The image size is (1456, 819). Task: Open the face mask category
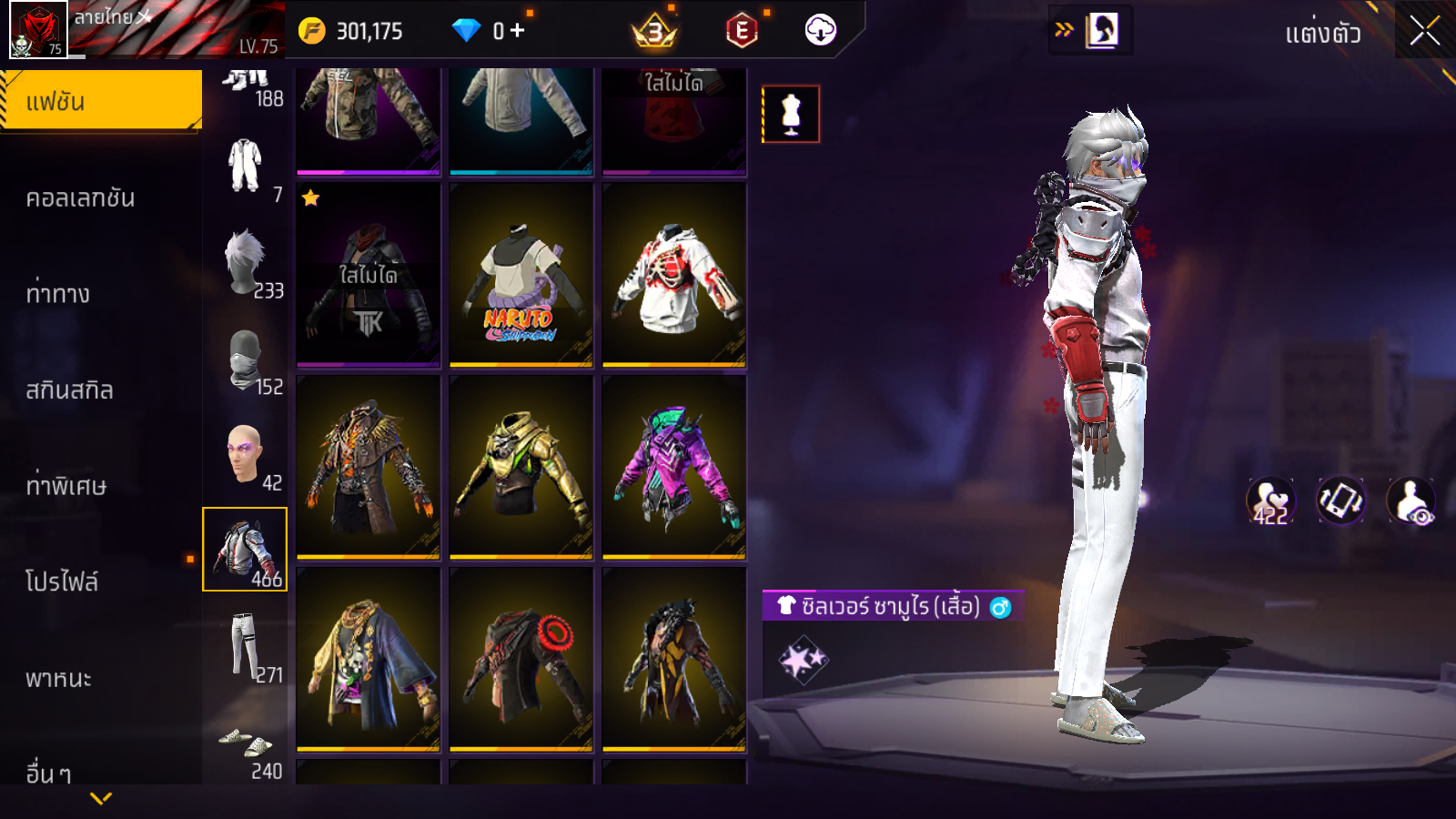tap(245, 359)
